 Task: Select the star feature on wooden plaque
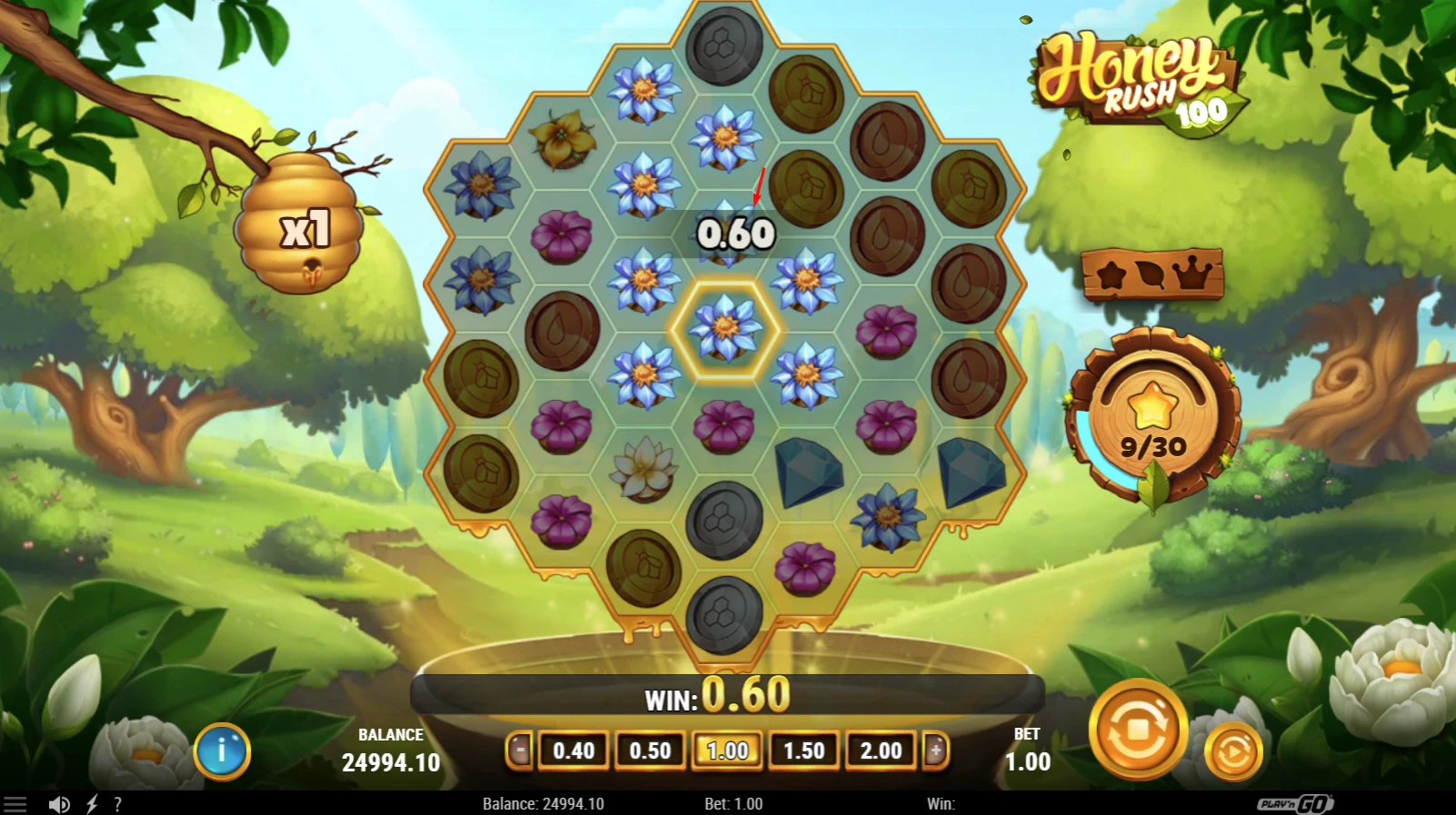click(1111, 275)
